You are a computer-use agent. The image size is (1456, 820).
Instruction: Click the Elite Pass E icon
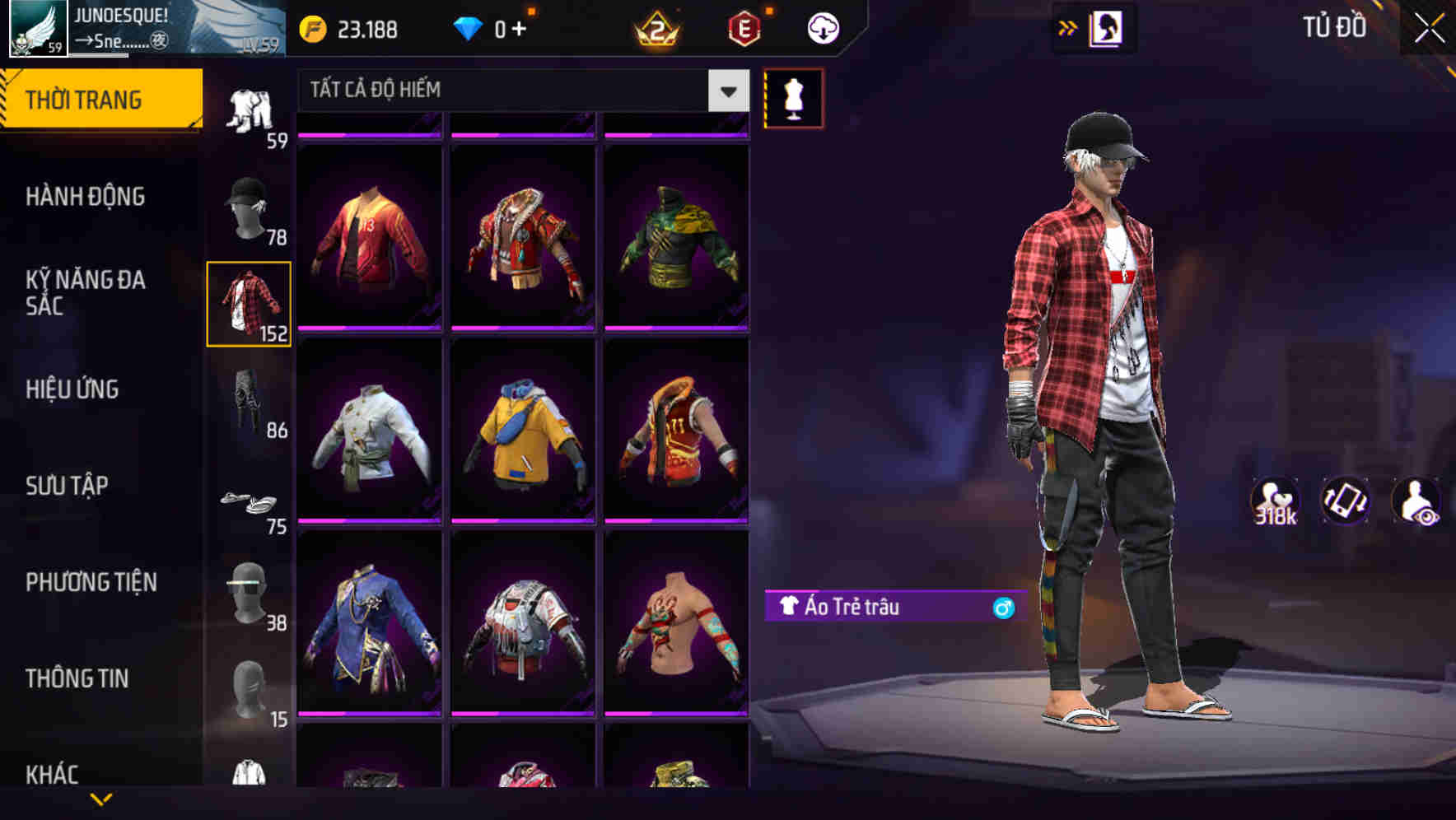point(741,28)
